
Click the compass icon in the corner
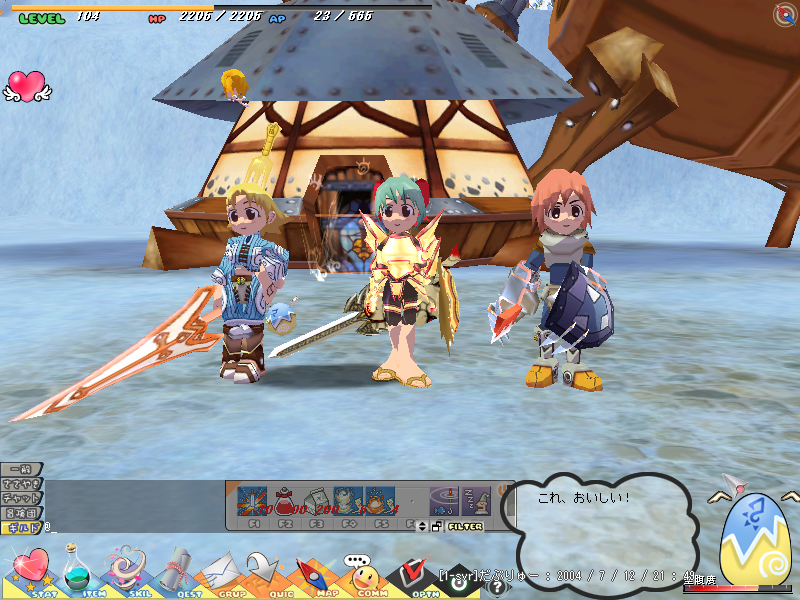pyautogui.click(x=785, y=13)
